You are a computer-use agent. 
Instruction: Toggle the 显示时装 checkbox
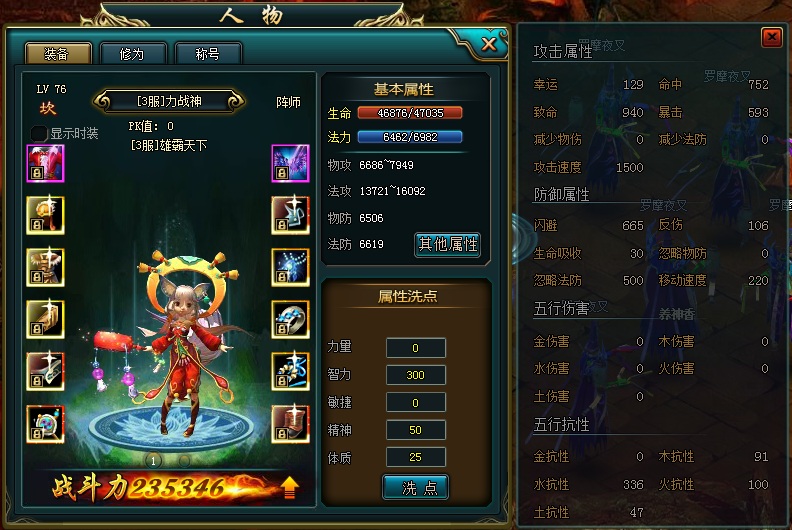pyautogui.click(x=38, y=133)
